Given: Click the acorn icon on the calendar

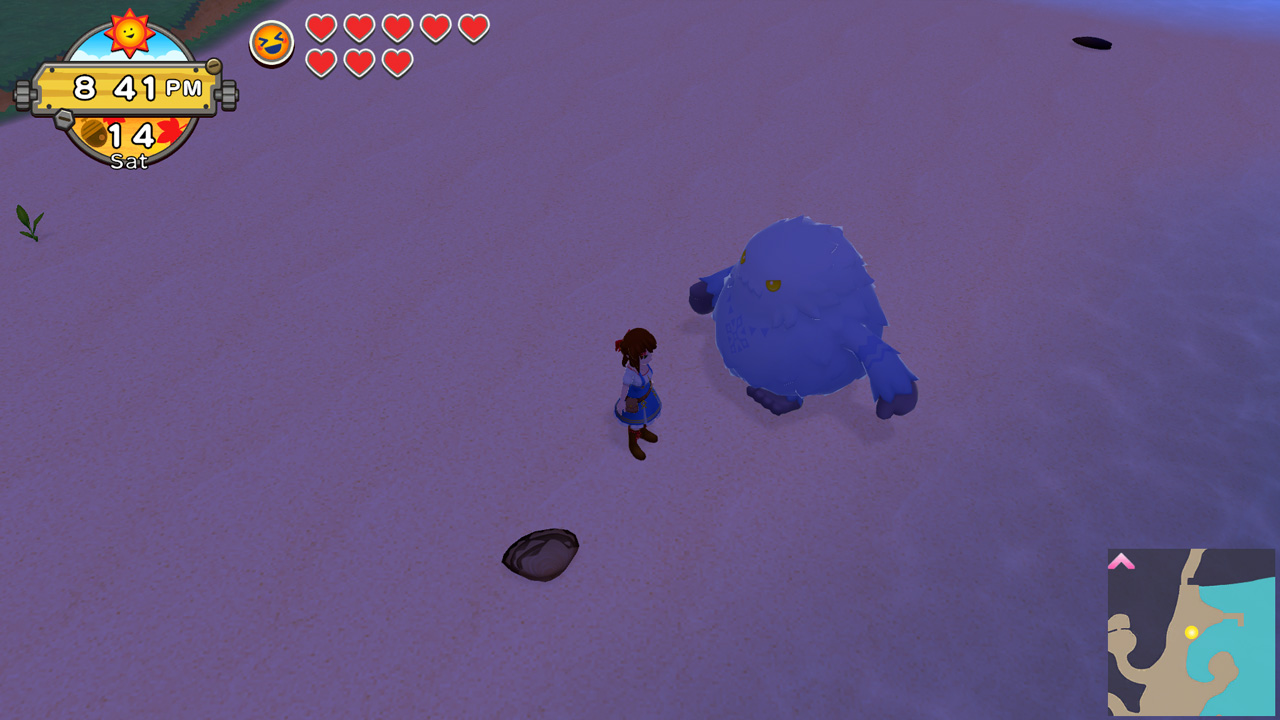Looking at the screenshot, I should click(95, 132).
